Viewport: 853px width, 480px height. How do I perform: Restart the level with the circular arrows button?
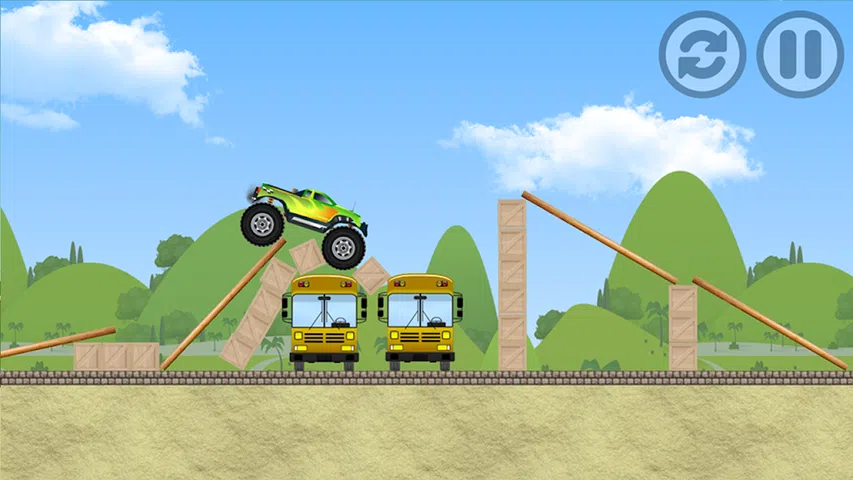tap(702, 54)
